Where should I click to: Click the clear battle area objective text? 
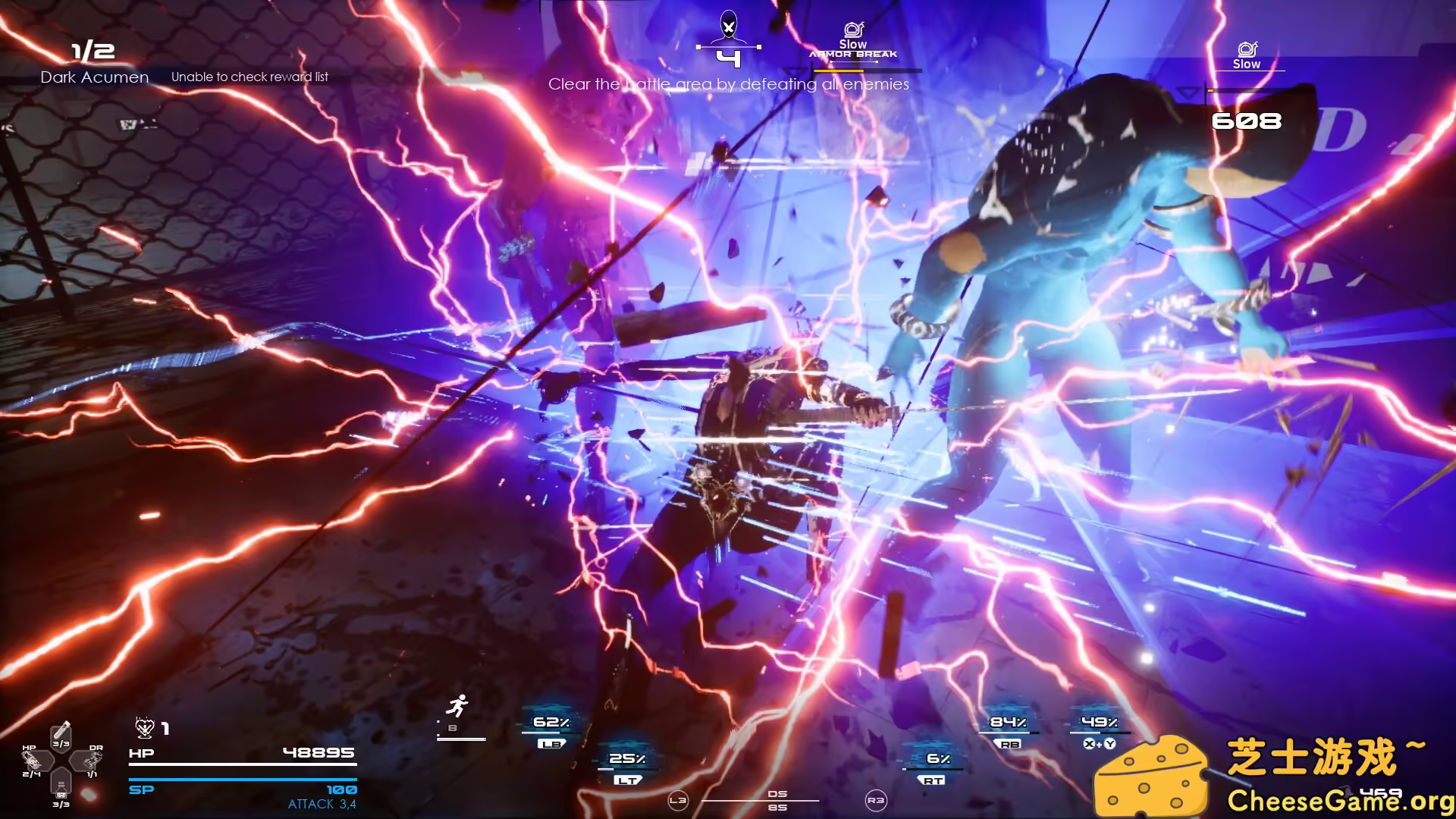[x=728, y=84]
